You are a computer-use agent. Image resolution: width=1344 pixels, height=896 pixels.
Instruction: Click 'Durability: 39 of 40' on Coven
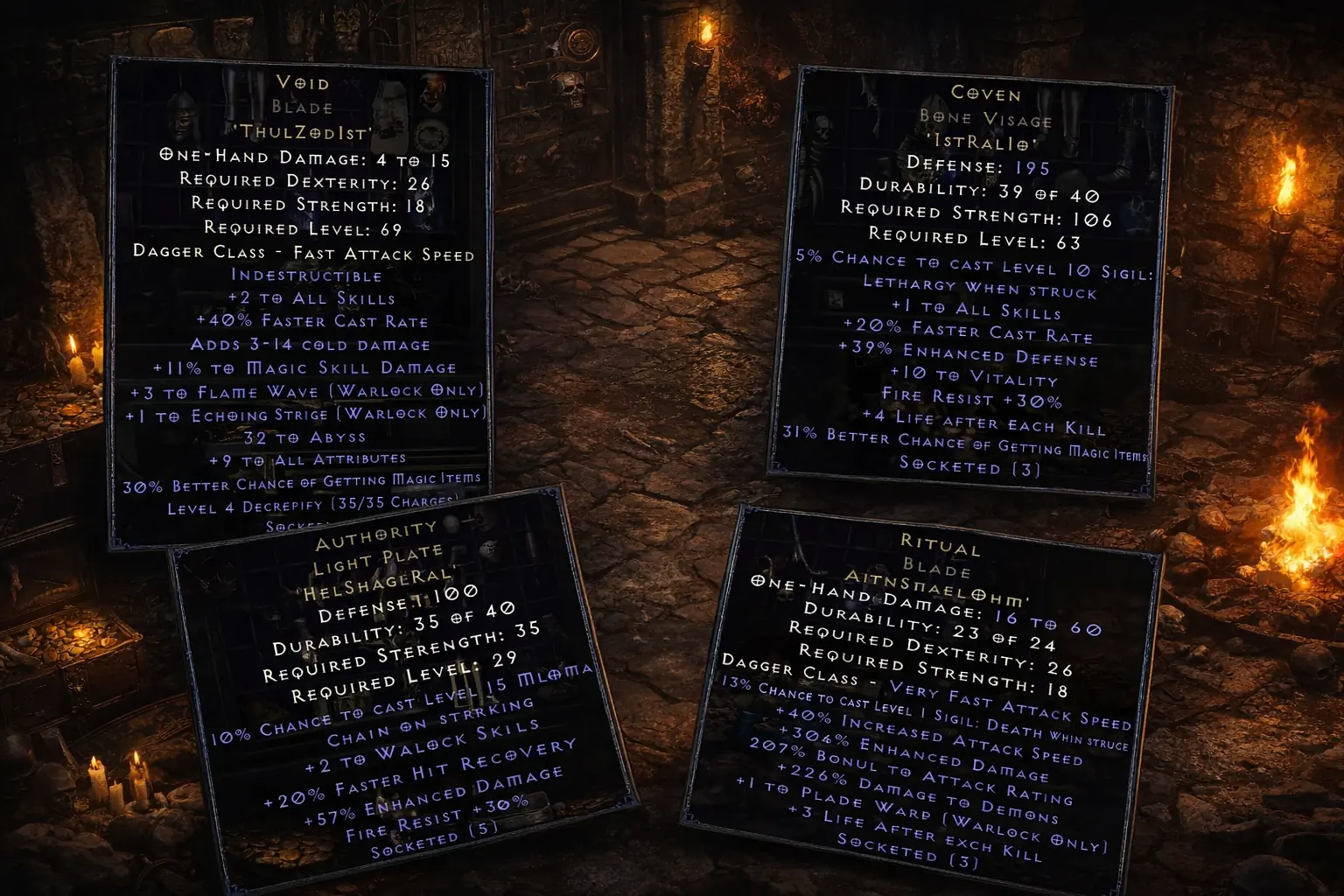(x=978, y=189)
